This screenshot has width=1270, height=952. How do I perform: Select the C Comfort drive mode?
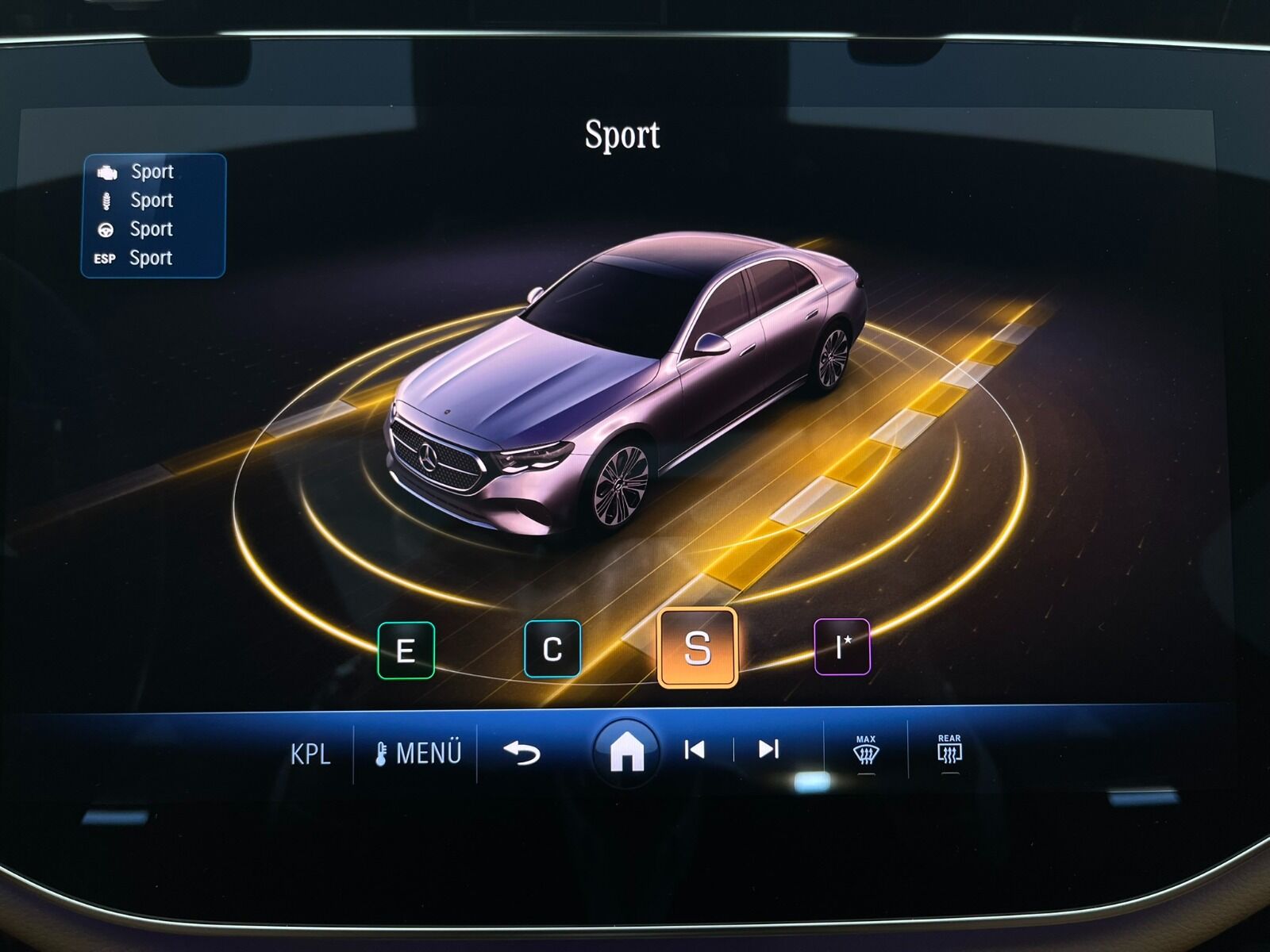[x=553, y=650]
